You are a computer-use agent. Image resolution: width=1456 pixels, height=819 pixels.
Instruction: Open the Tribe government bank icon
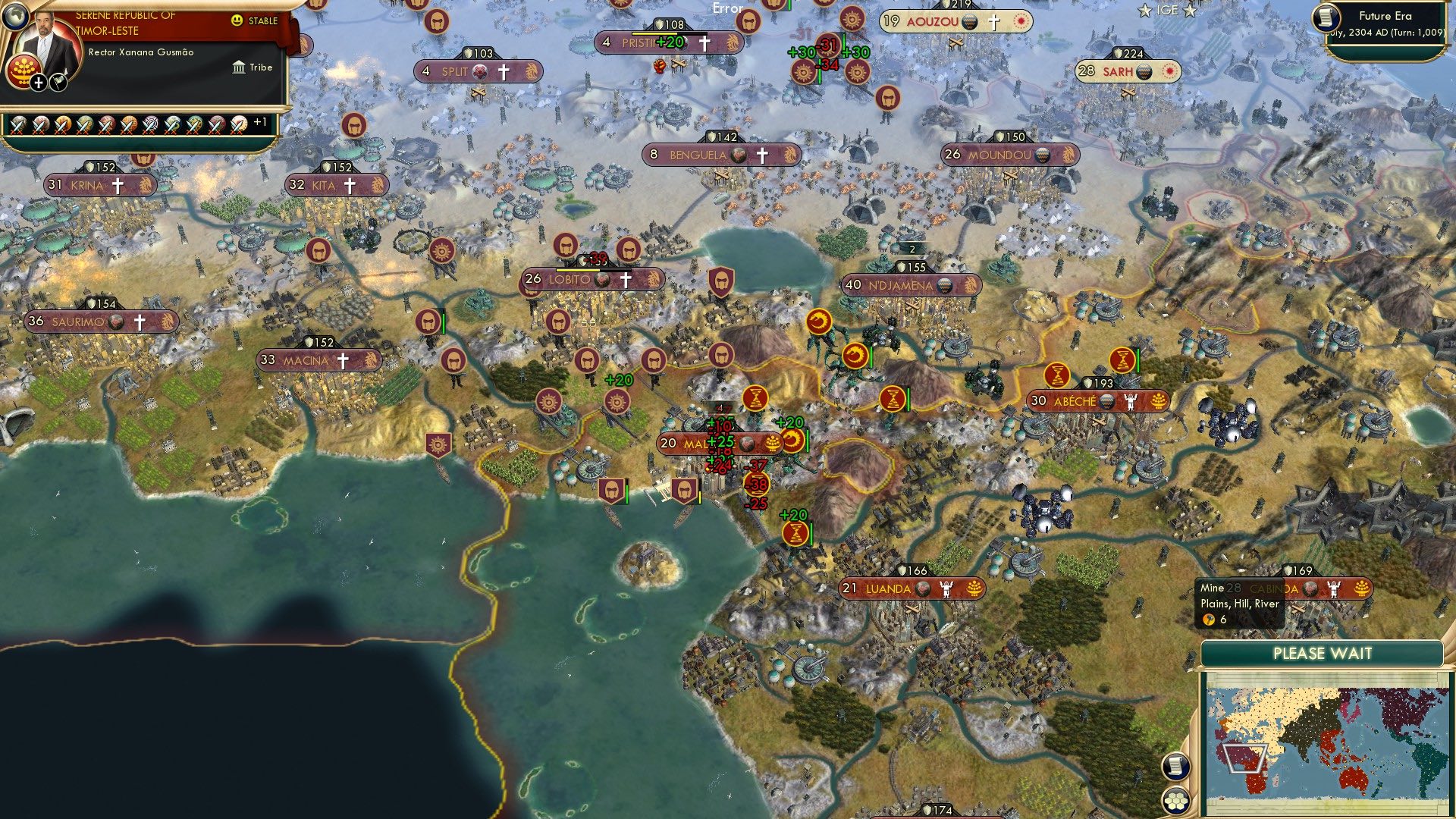240,67
